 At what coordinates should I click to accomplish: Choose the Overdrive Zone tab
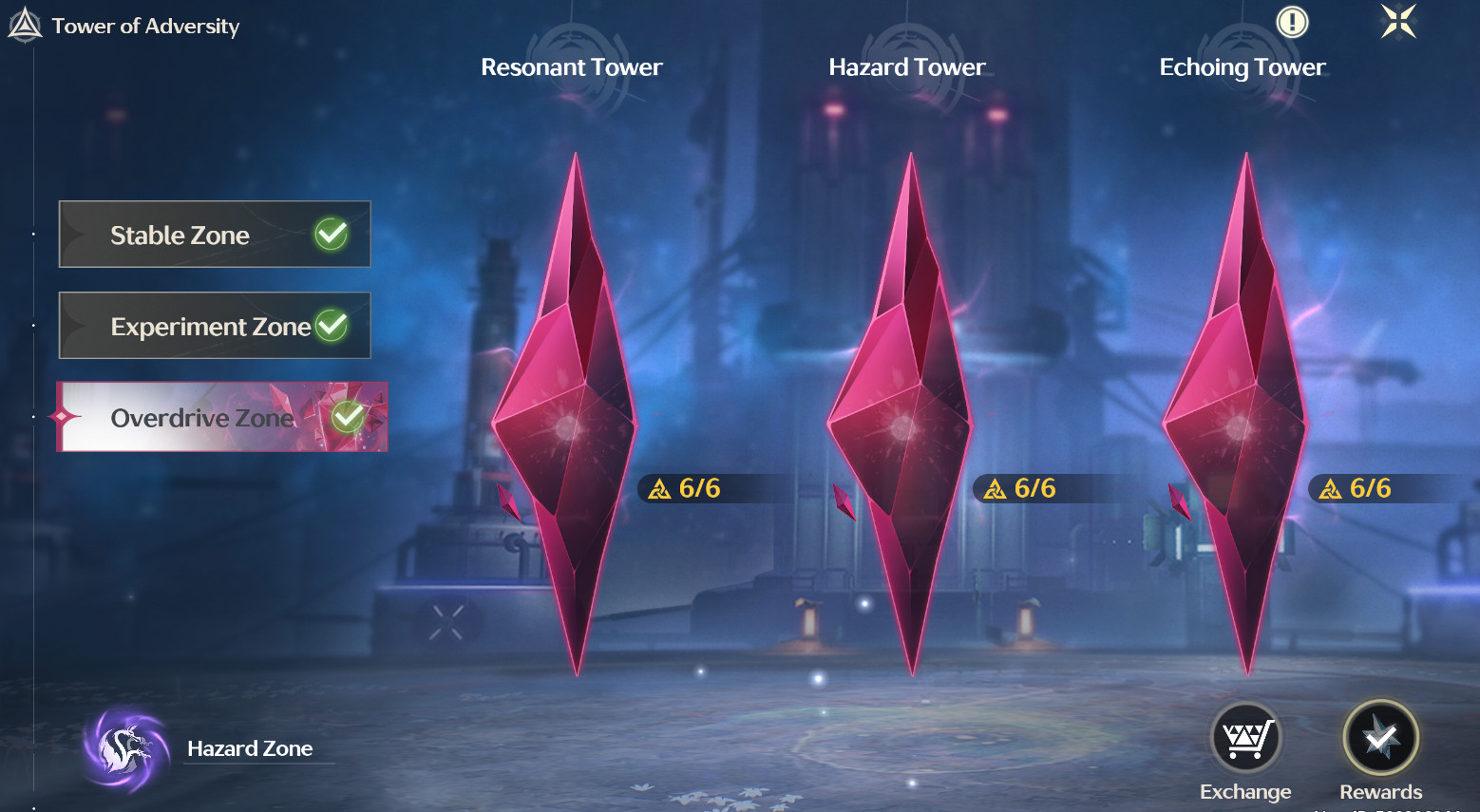coord(222,417)
